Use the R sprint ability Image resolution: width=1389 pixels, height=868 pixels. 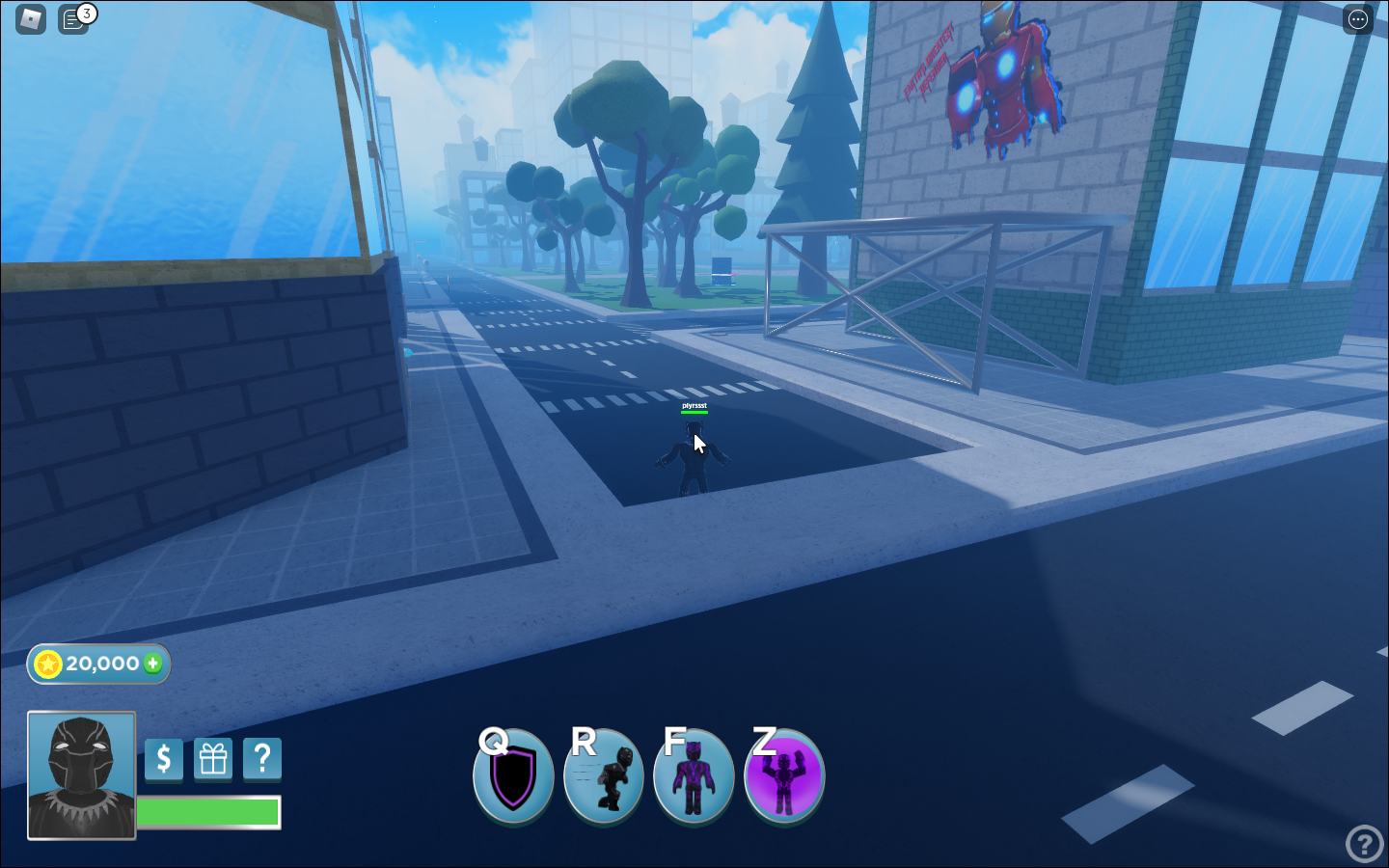pos(603,776)
